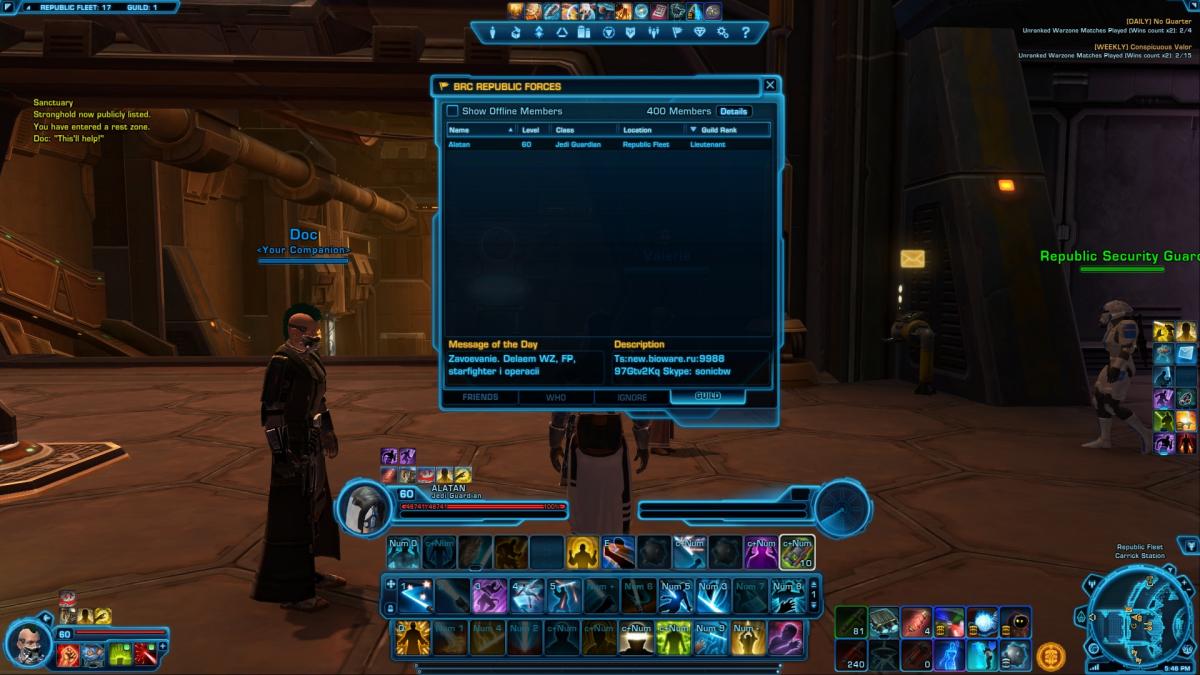The height and width of the screenshot is (675, 1200).
Task: Use the yellow meditating figure ability
Action: point(582,552)
